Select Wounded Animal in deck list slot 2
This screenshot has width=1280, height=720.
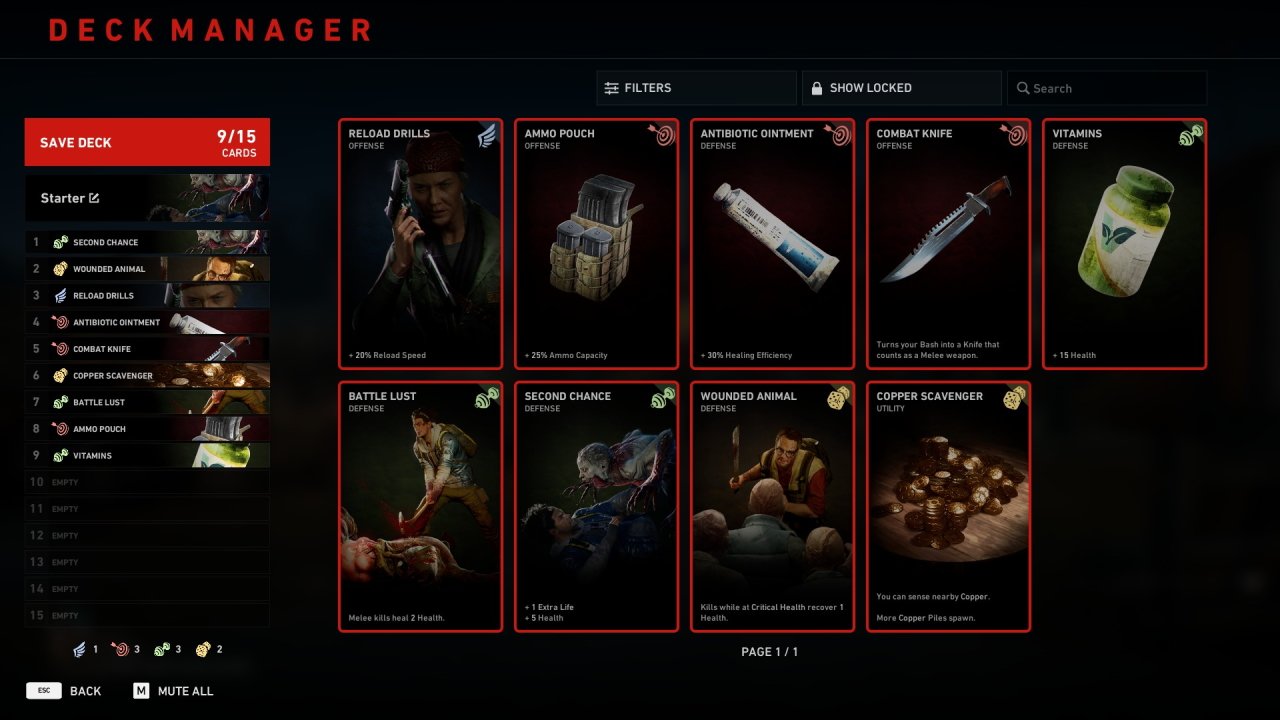[147, 269]
